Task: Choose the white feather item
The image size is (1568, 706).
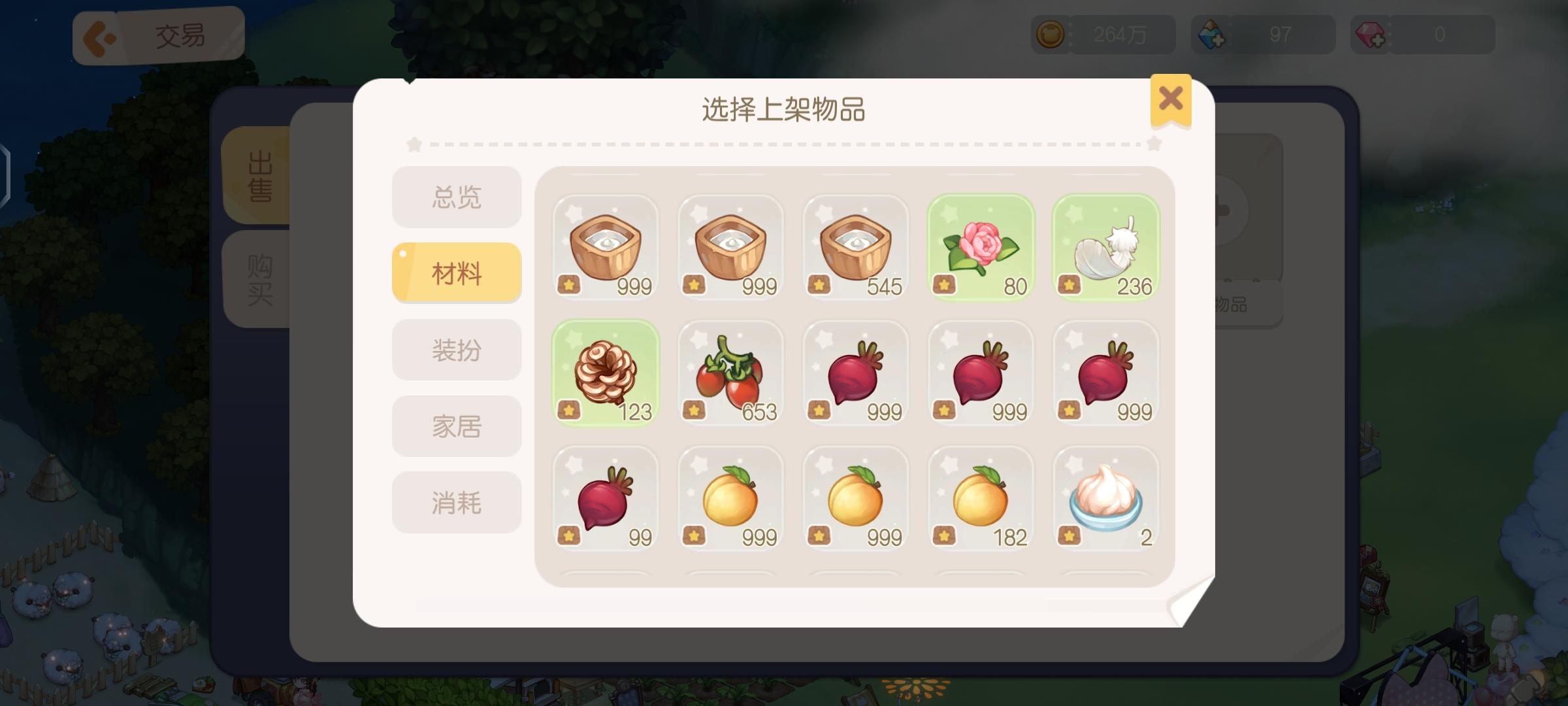Action: [x=1107, y=248]
